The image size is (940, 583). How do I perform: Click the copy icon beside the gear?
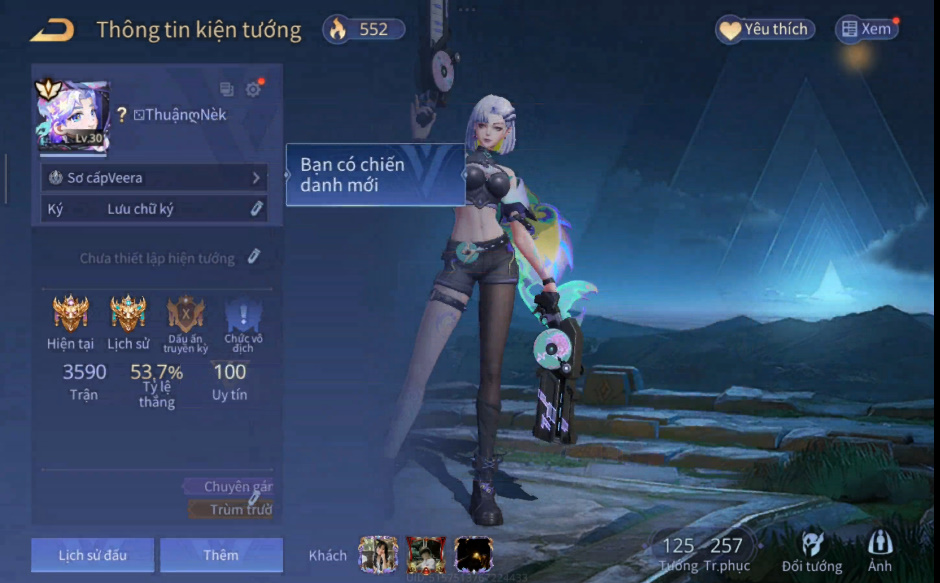227,89
